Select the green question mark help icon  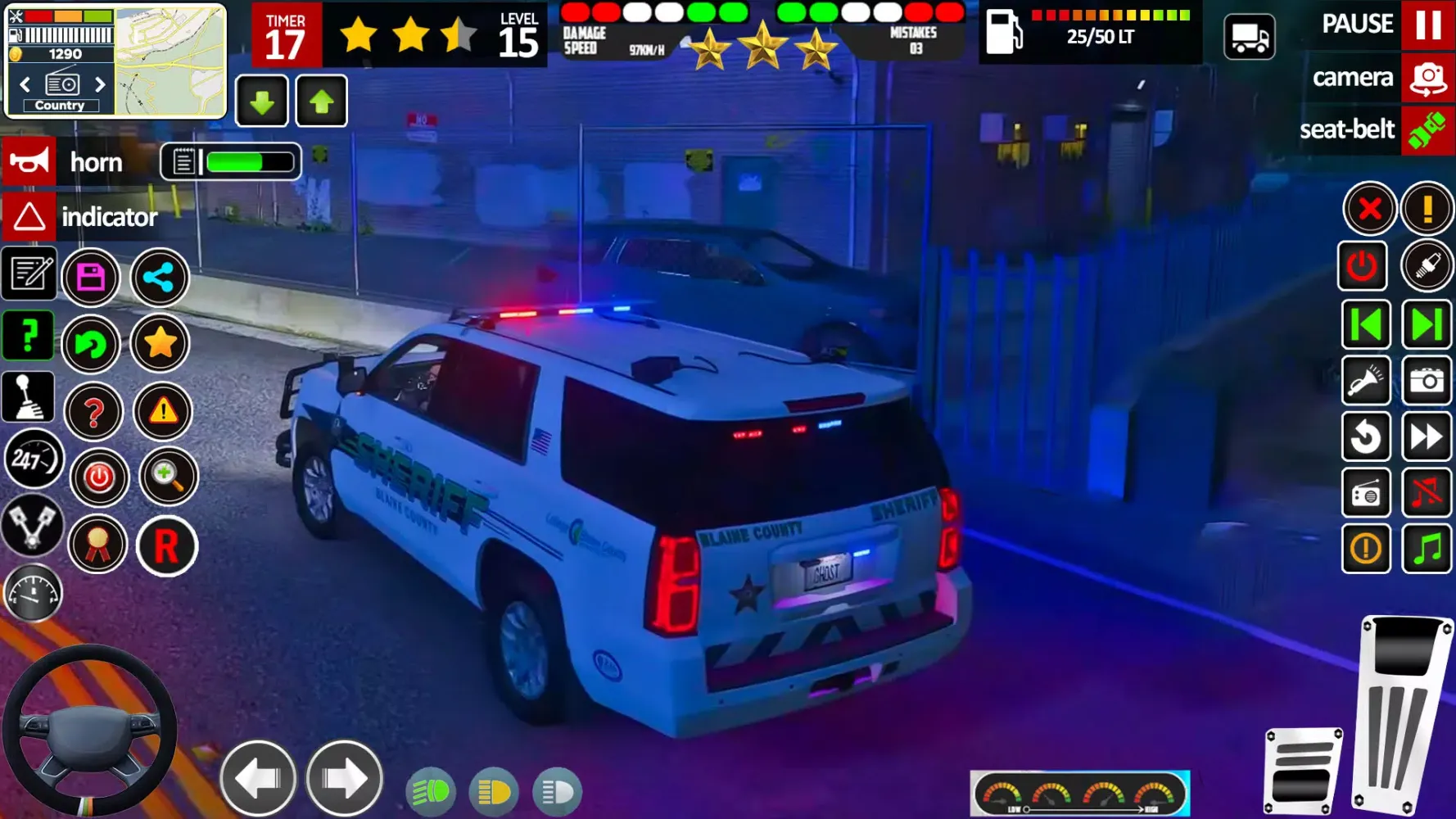(x=29, y=335)
